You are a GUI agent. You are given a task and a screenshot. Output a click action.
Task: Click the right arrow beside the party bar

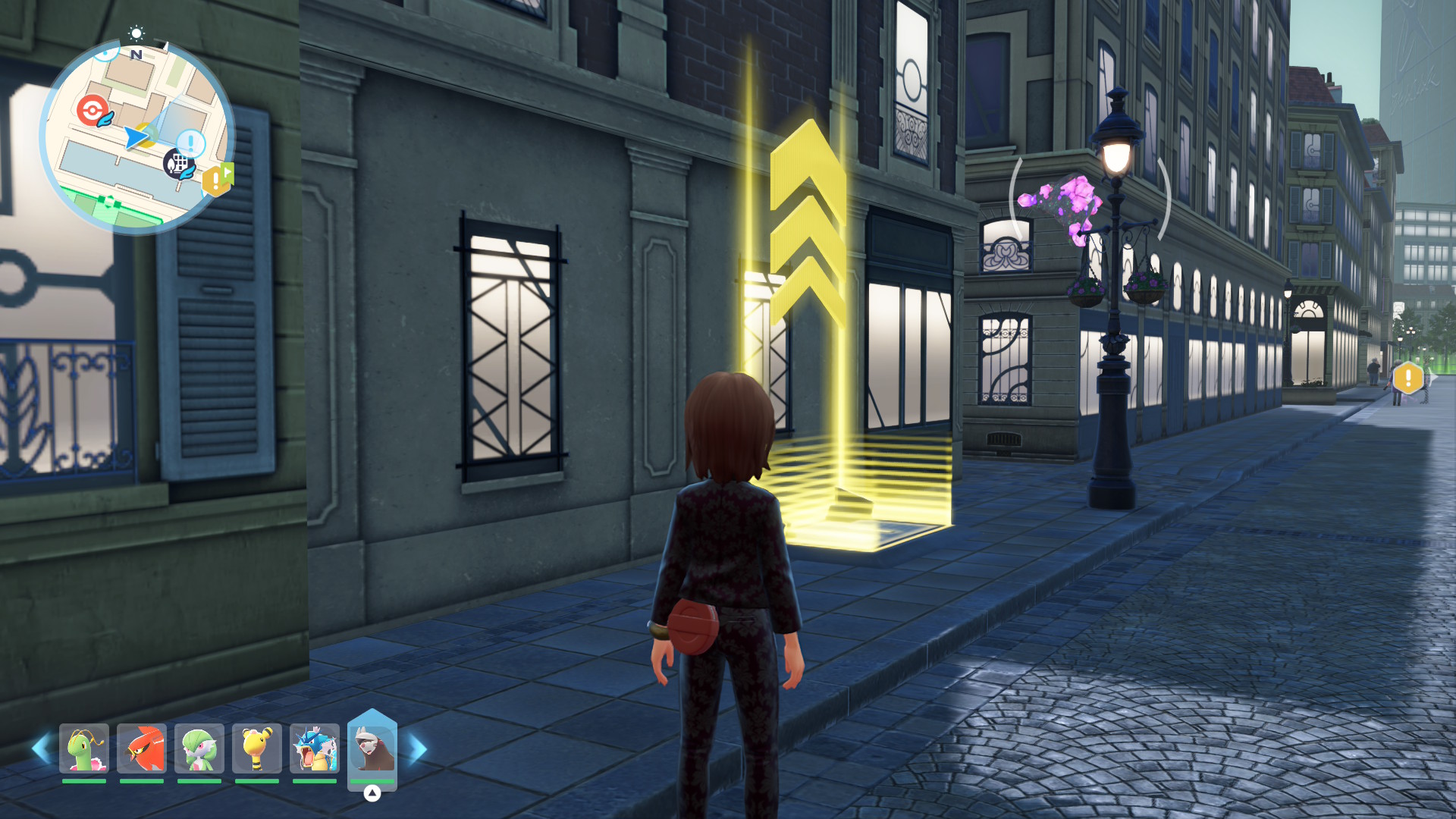(418, 748)
